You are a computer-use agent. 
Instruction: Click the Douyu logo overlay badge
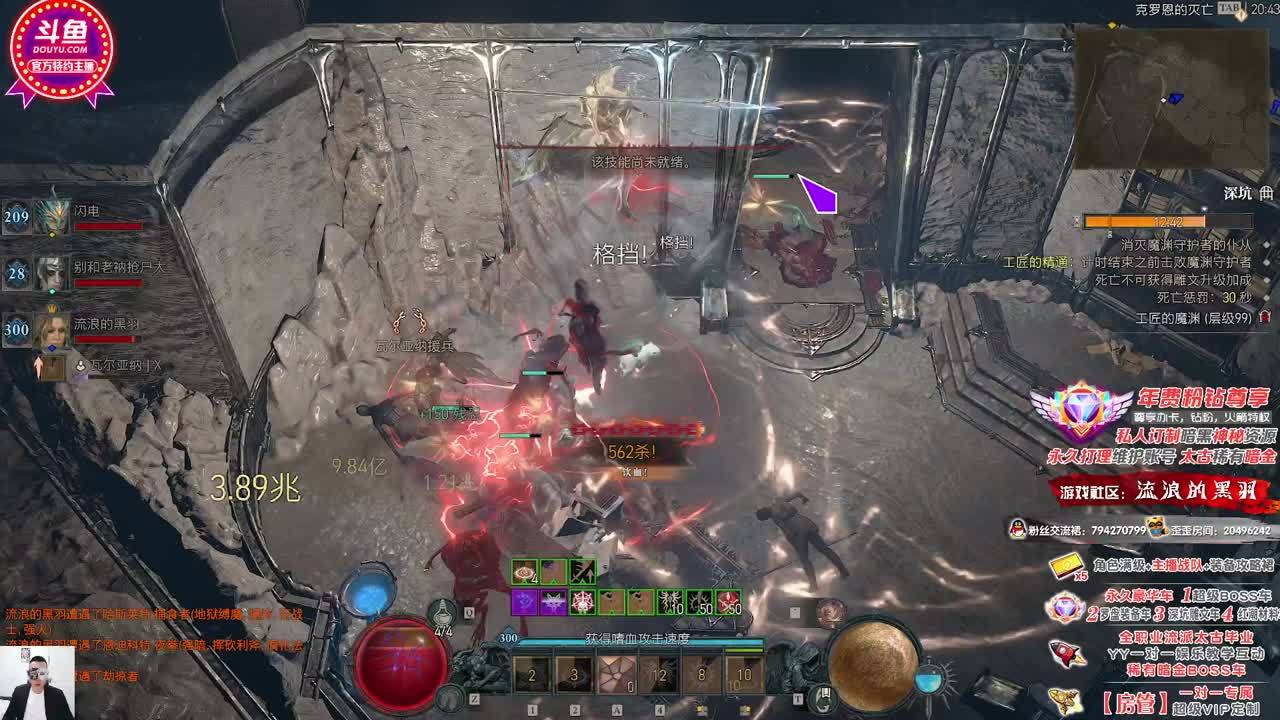click(60, 50)
